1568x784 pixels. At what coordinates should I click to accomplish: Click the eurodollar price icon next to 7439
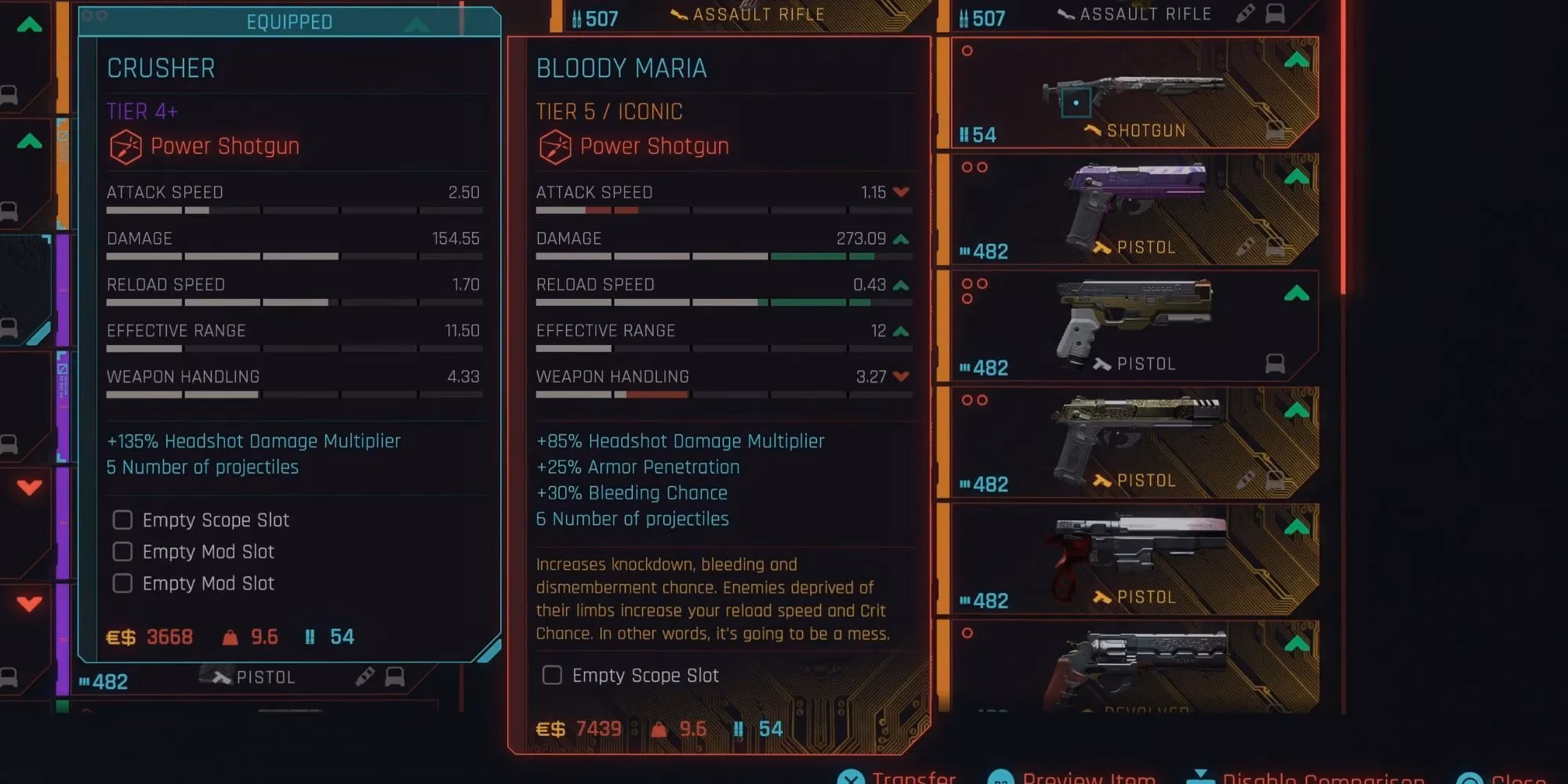coord(550,728)
